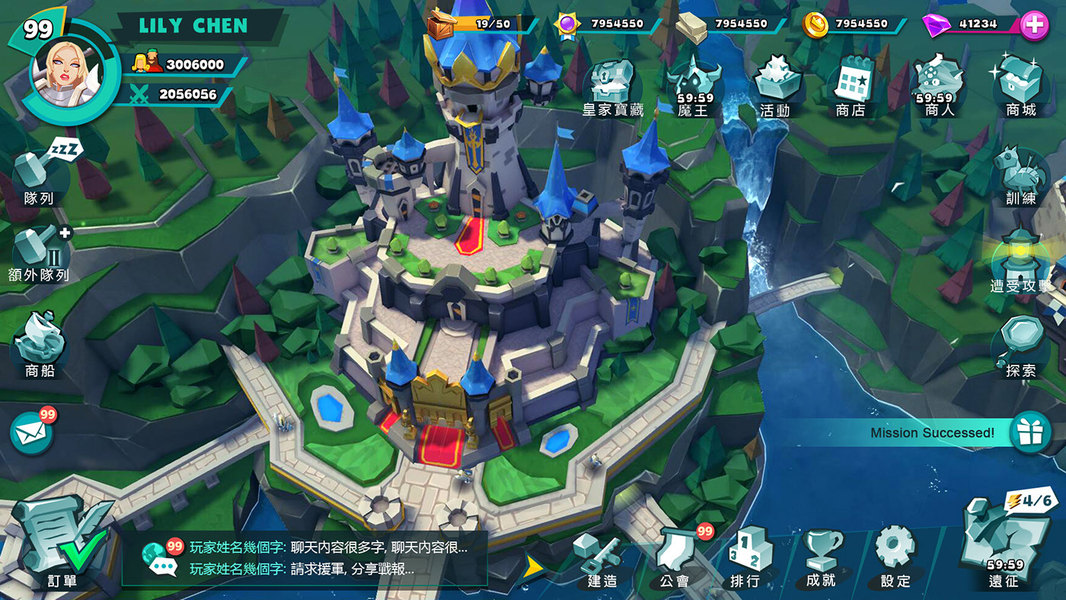Open the 活動 events menu

click(x=775, y=84)
